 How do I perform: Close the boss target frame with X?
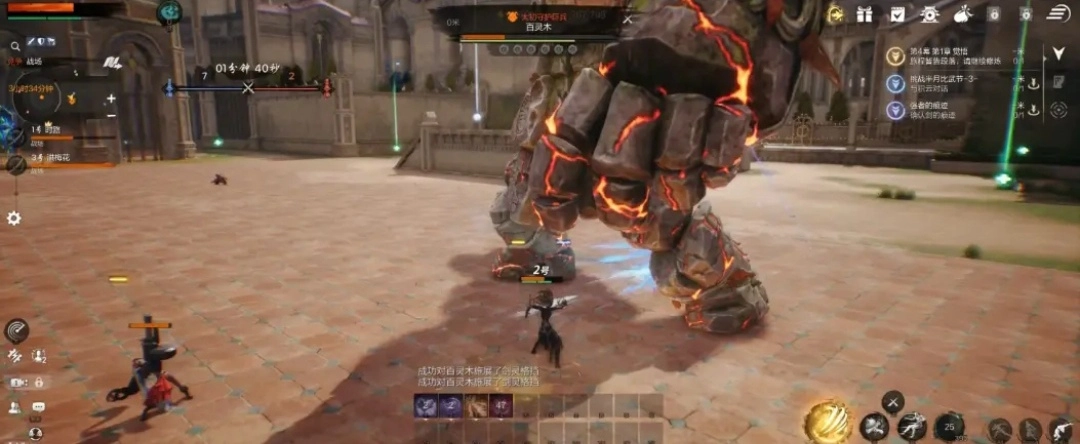click(628, 18)
